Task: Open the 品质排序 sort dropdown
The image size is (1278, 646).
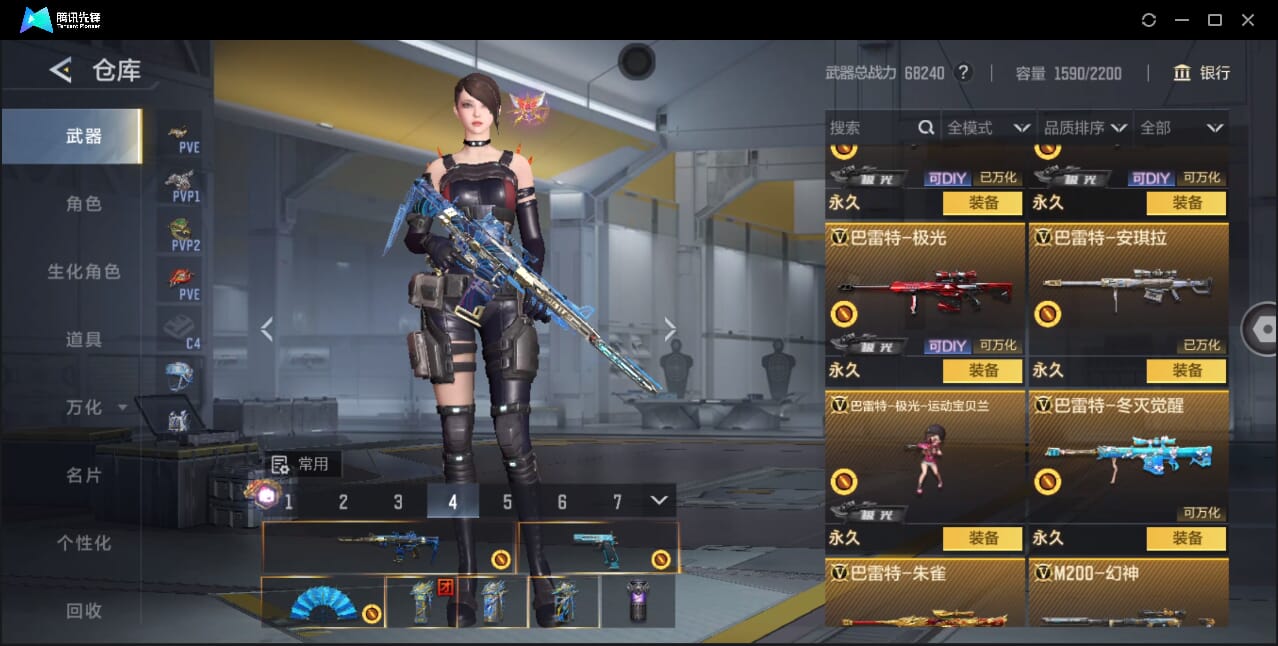Action: point(1085,128)
